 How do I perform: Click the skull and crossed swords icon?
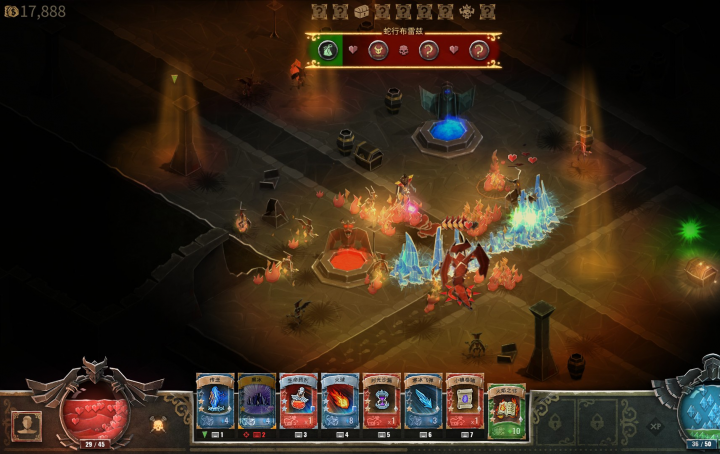point(157,424)
